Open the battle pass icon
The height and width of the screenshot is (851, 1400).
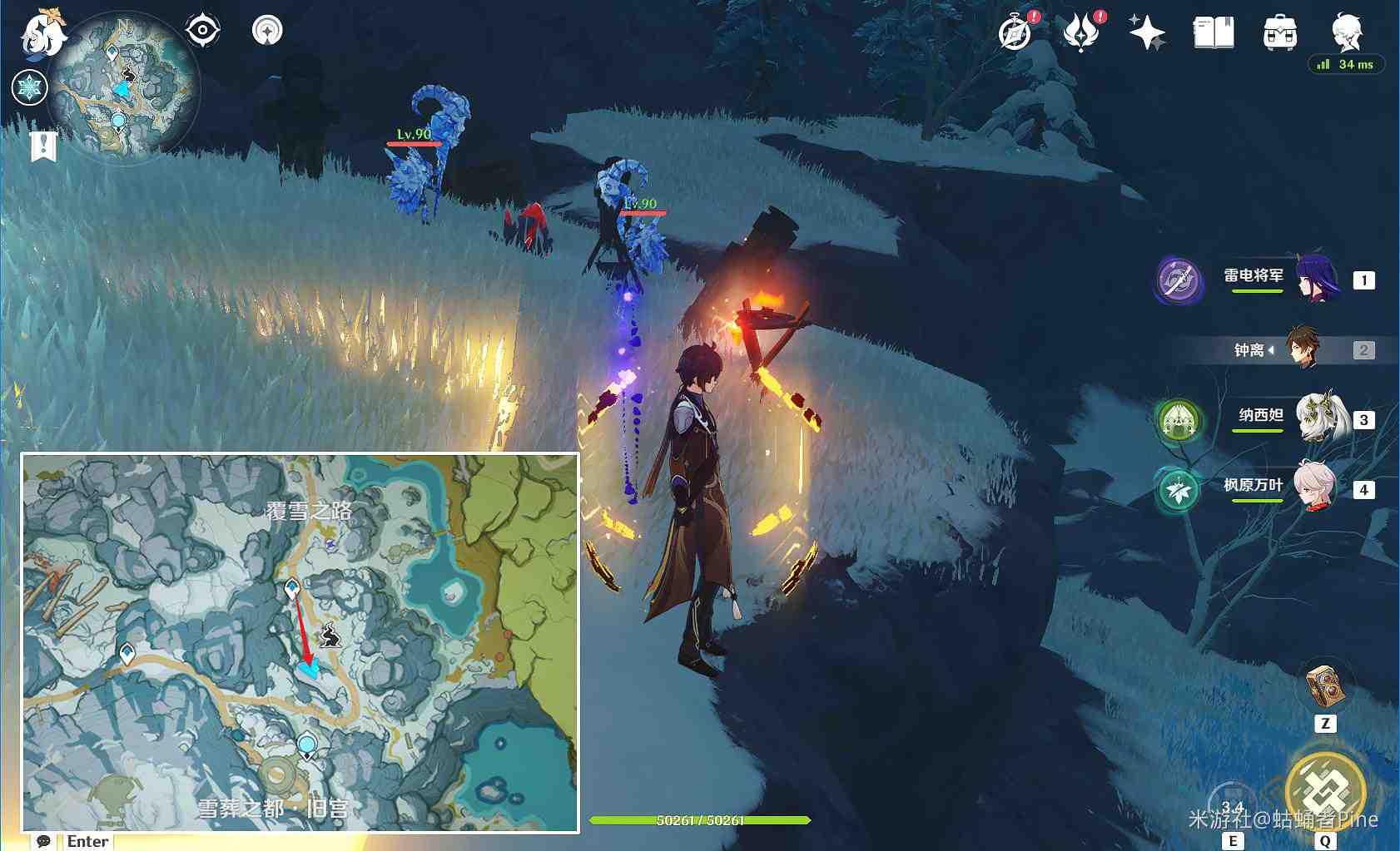[x=1080, y=33]
